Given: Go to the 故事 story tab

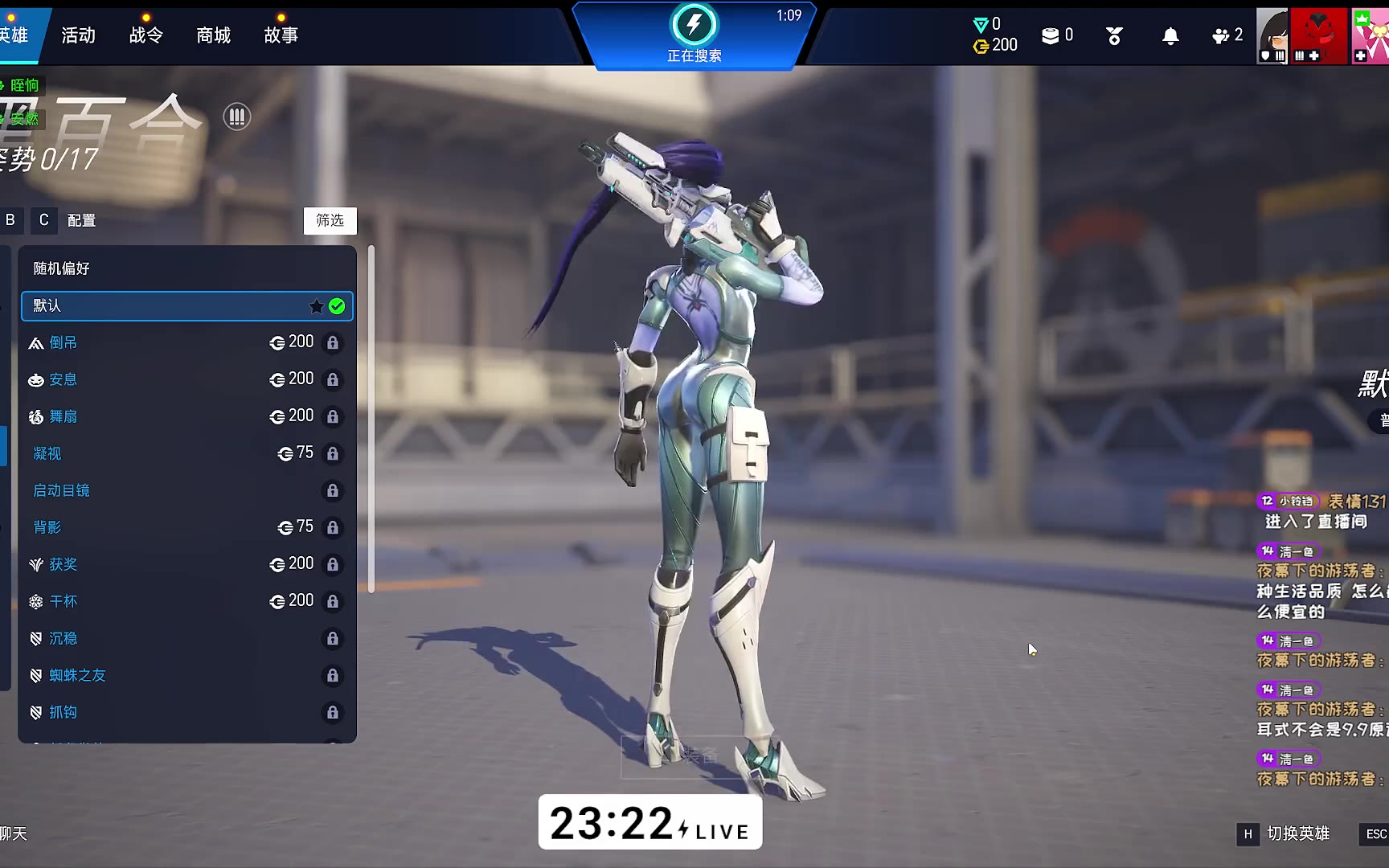Looking at the screenshot, I should (x=281, y=35).
